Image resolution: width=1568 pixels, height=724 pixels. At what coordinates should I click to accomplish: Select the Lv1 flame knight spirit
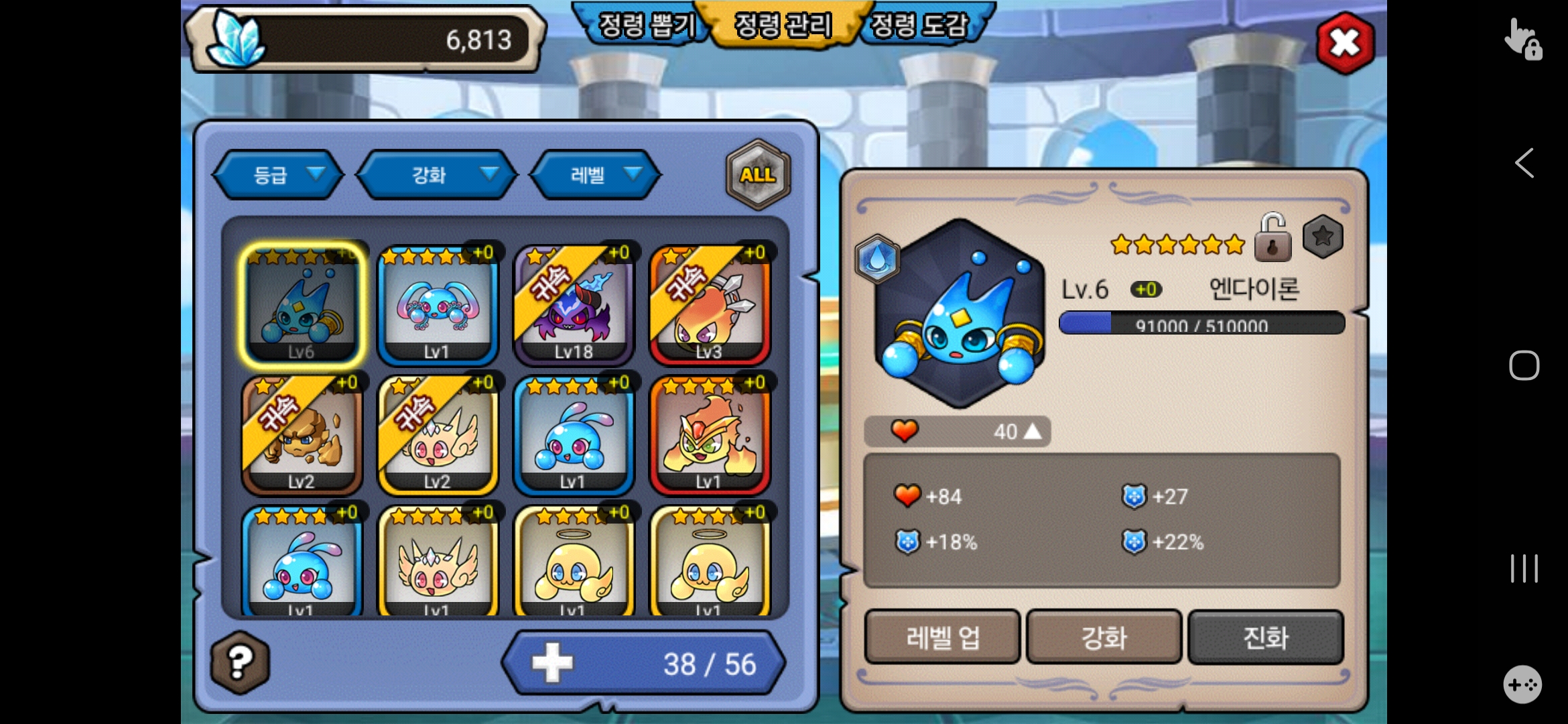(710, 435)
